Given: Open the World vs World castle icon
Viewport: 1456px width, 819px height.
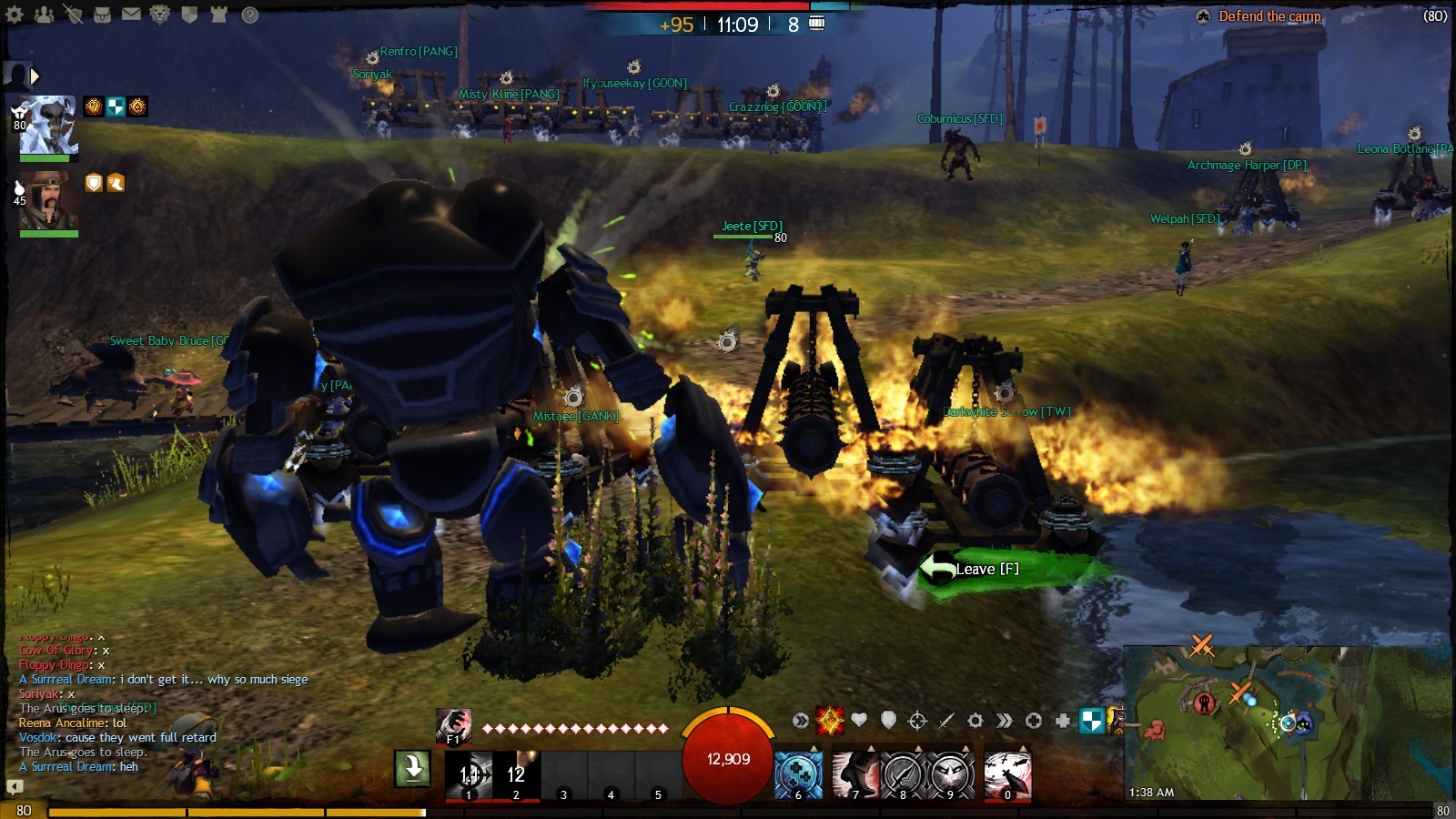Looking at the screenshot, I should 218,15.
